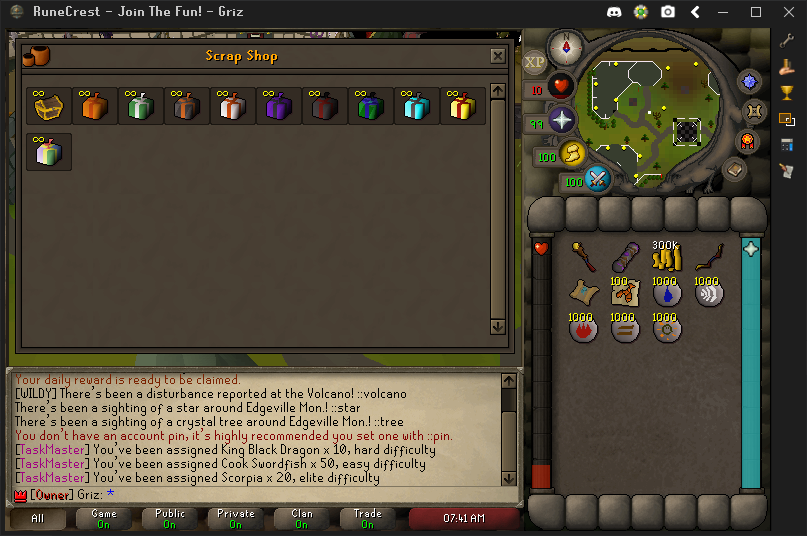Select the golden casket in the shop

point(49,106)
